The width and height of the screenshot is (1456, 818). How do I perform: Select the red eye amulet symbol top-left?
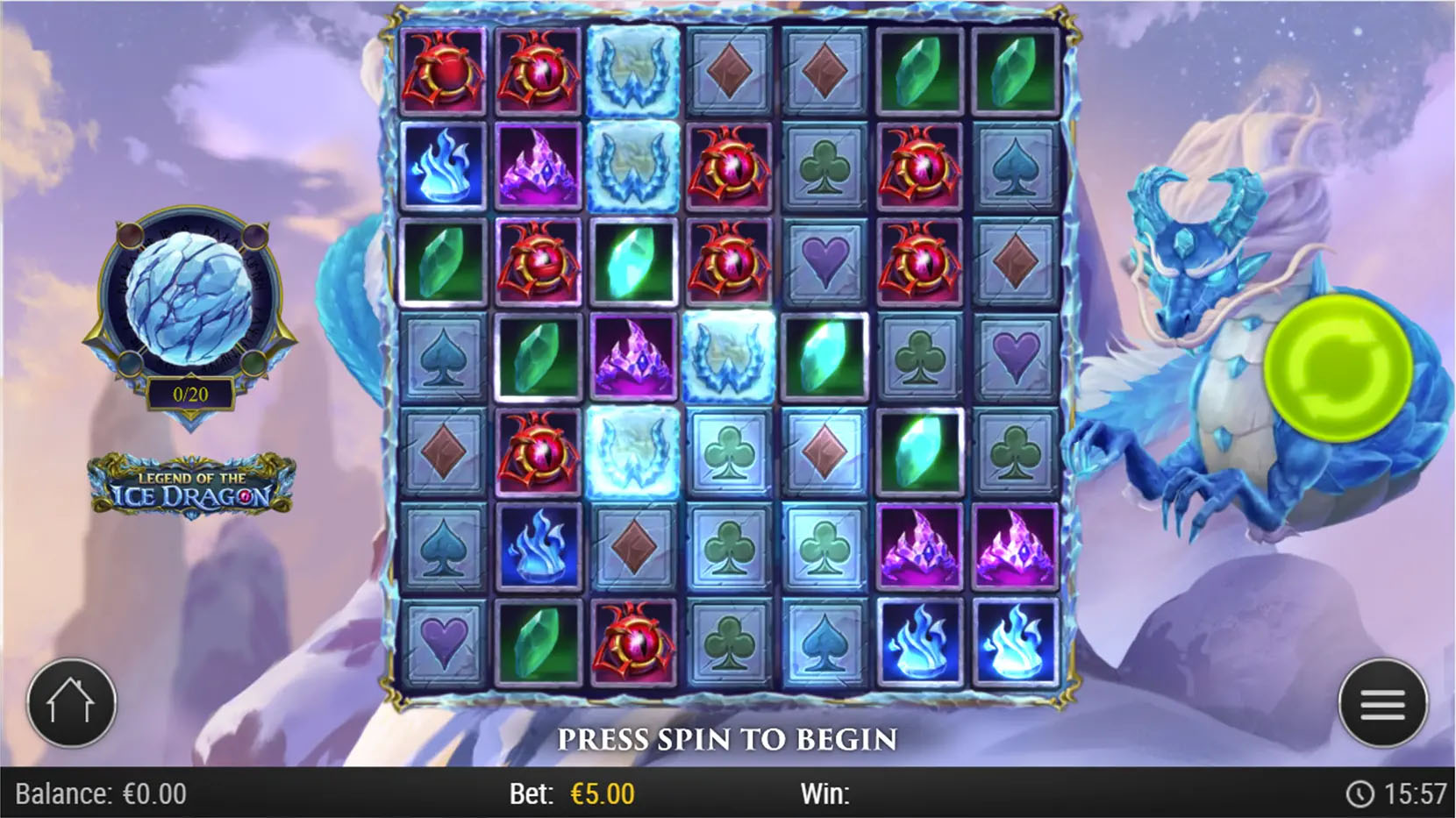[x=446, y=74]
